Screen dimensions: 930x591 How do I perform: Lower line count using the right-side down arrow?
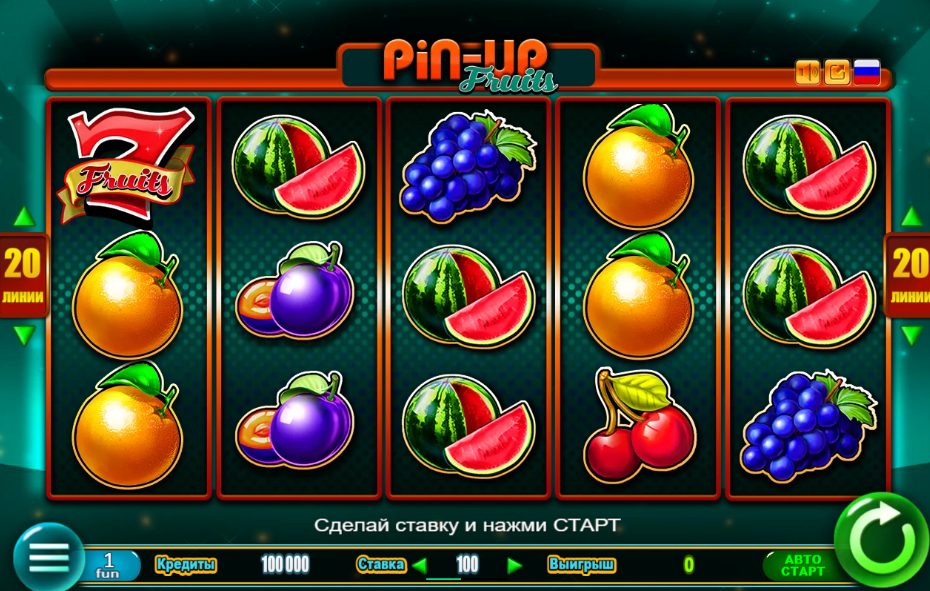coord(911,335)
